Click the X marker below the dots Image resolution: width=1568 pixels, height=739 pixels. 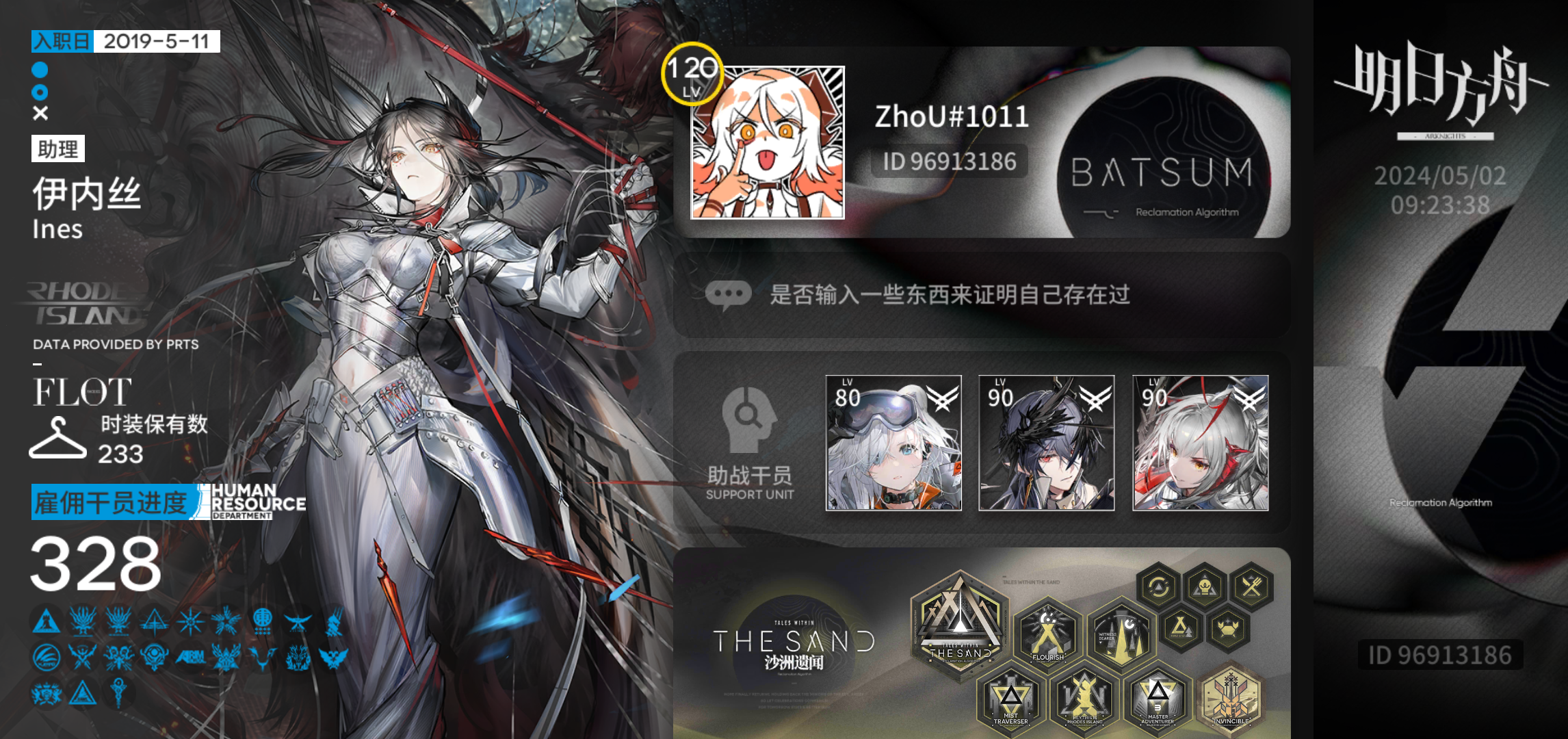[38, 113]
